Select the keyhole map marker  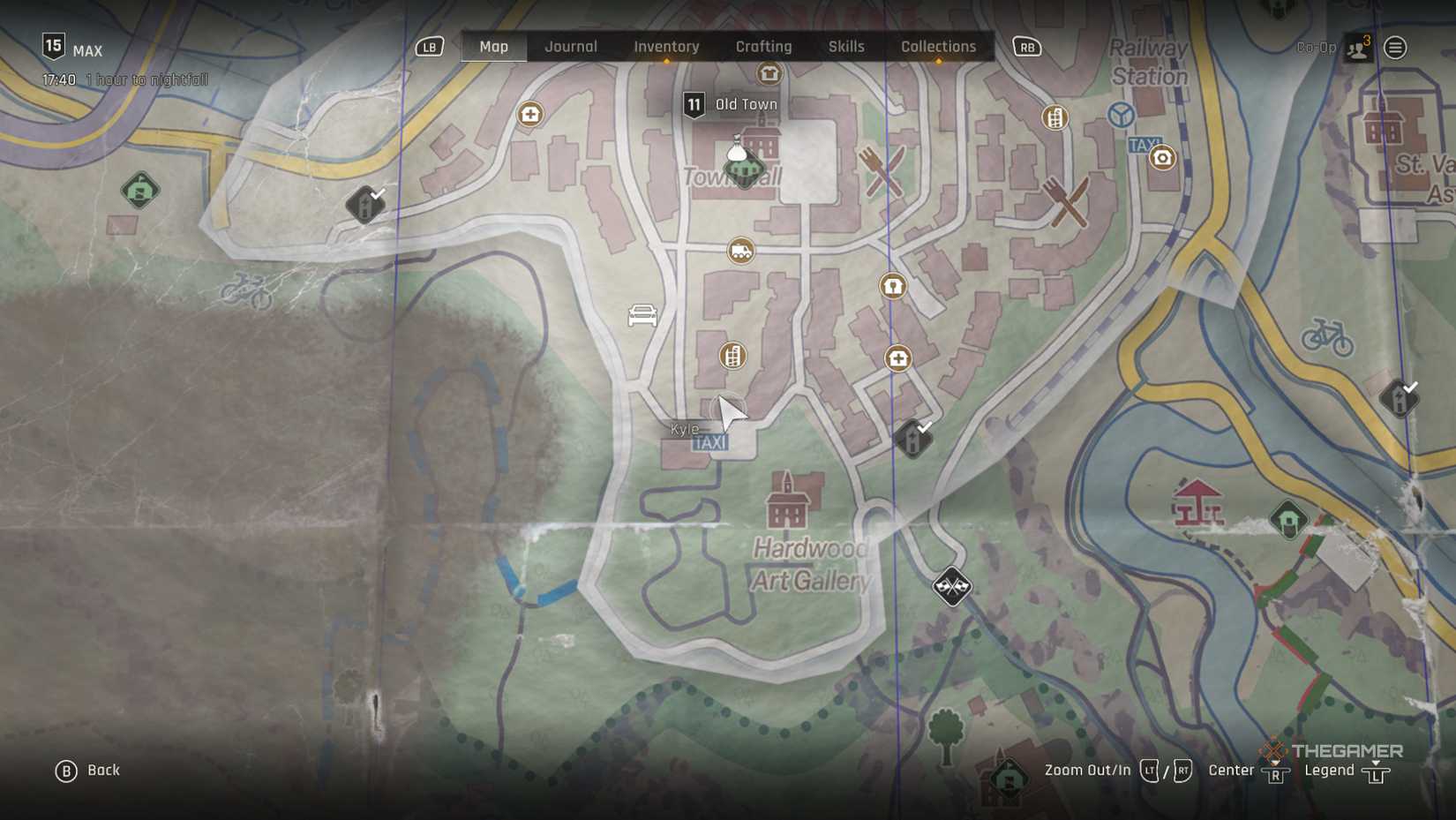point(893,286)
